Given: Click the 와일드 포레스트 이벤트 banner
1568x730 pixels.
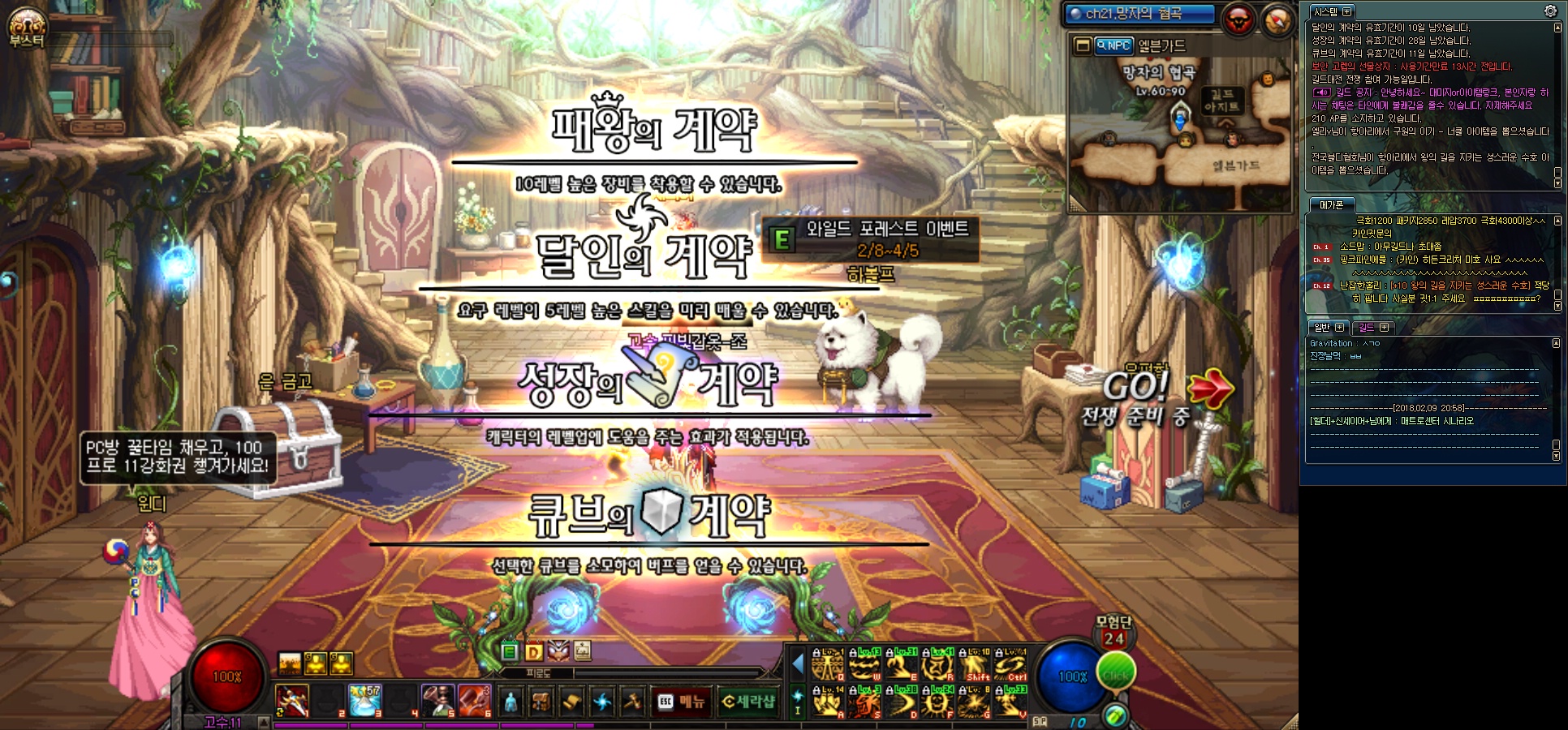Looking at the screenshot, I should (871, 239).
